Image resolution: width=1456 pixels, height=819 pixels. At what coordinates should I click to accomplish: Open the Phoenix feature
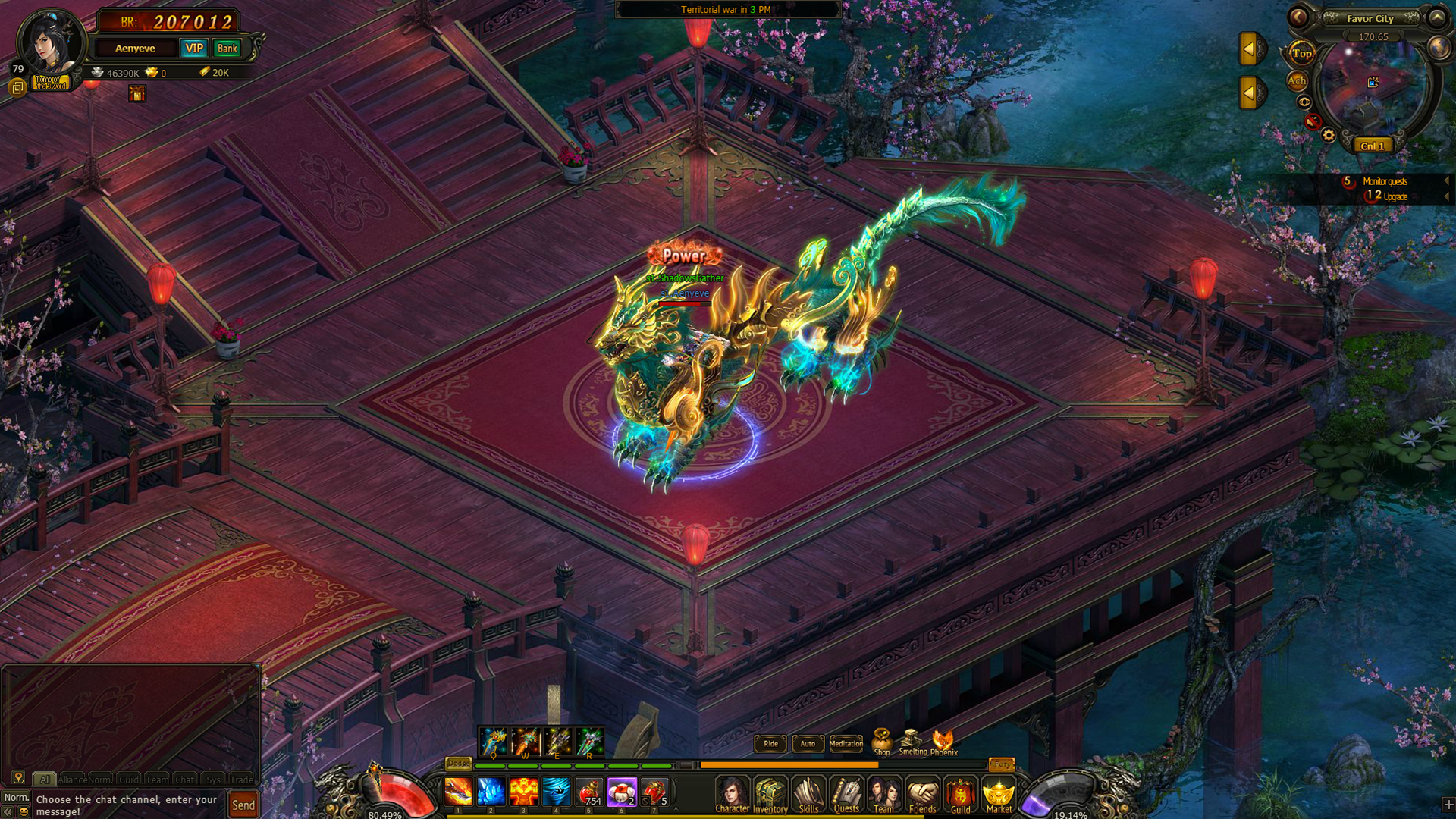[x=943, y=739]
